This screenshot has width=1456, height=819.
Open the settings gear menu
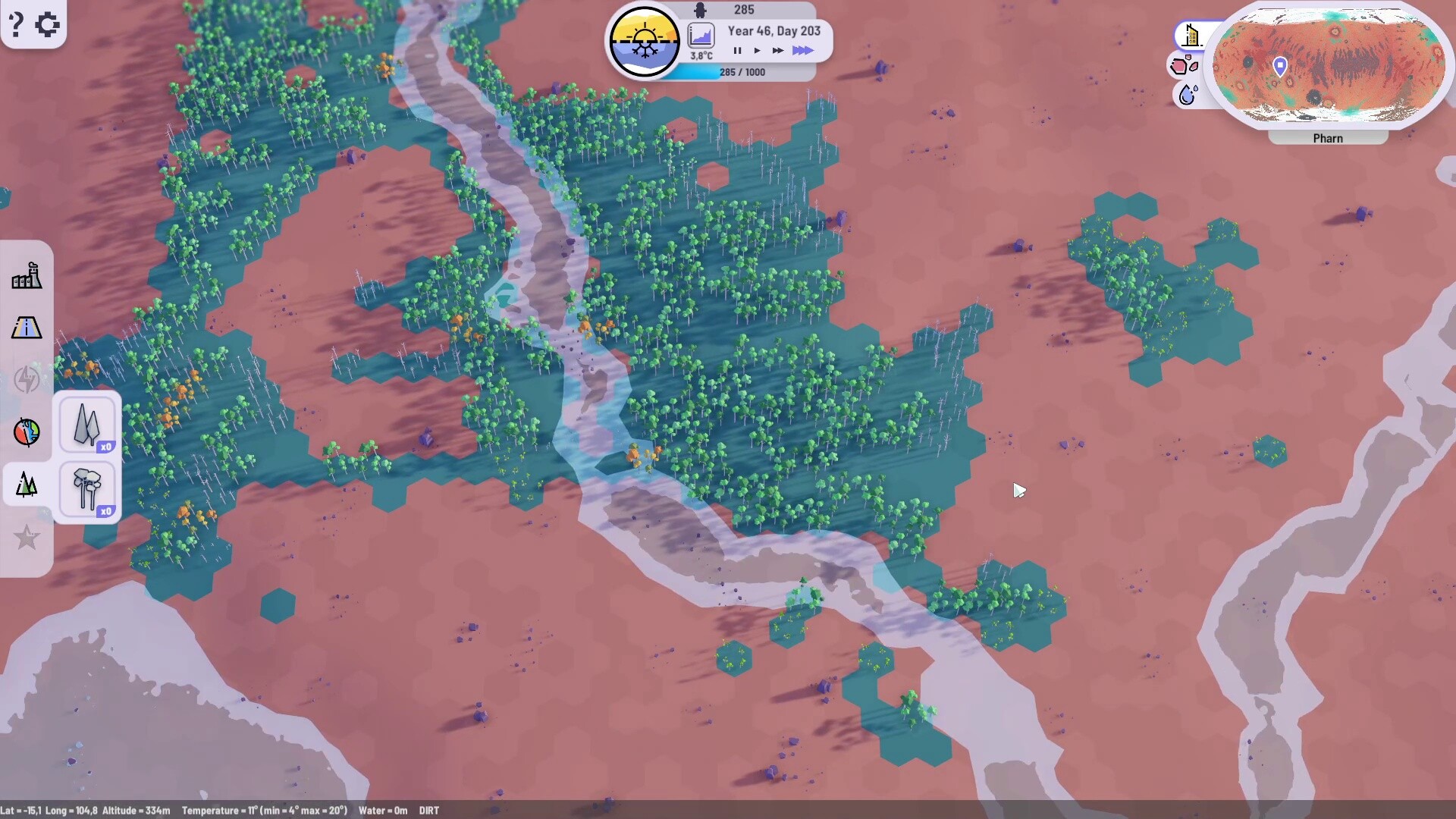click(48, 24)
